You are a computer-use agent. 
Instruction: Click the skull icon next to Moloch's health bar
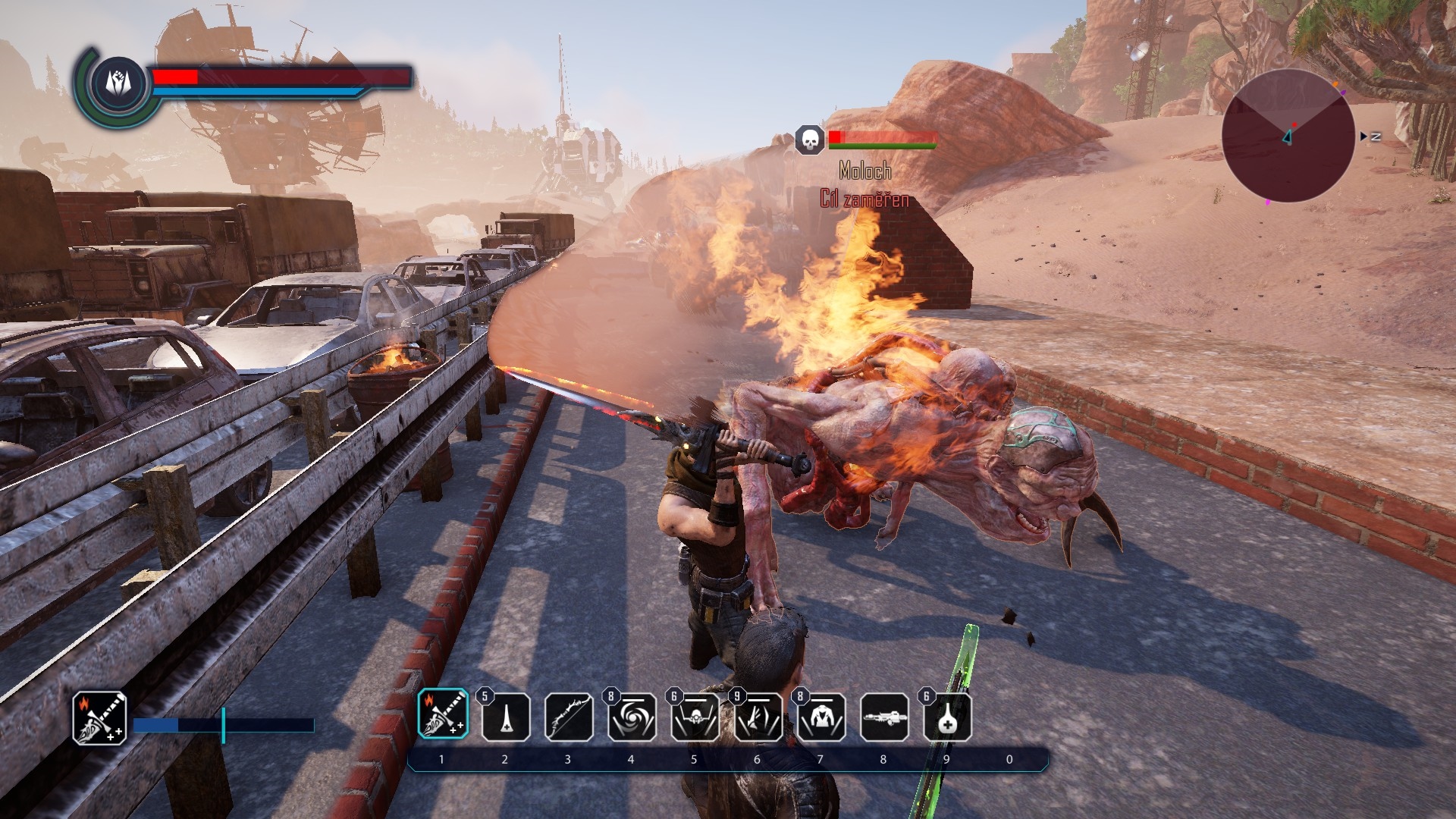[809, 140]
